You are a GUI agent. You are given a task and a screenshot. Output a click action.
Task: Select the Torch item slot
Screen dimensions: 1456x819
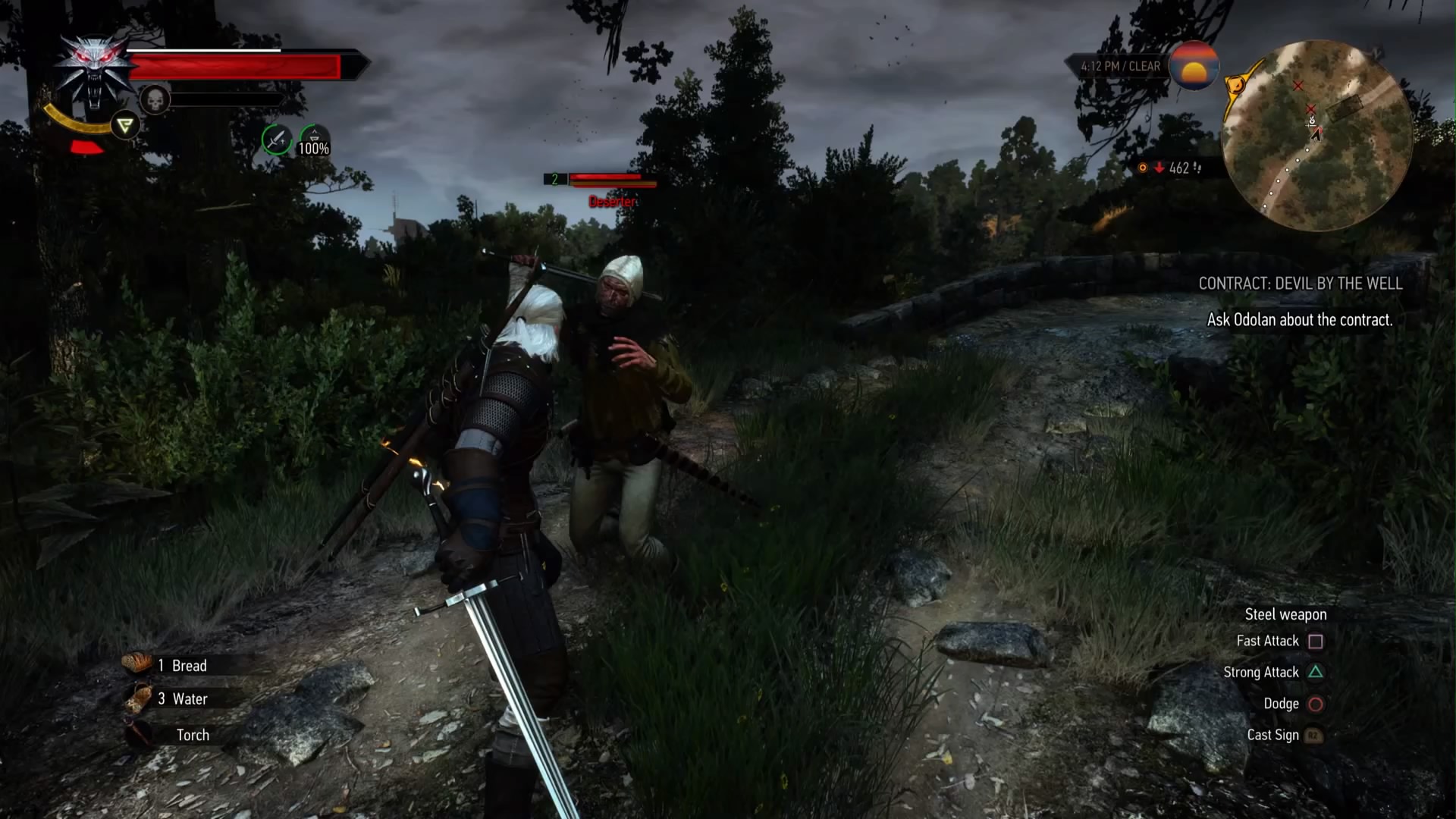[192, 735]
